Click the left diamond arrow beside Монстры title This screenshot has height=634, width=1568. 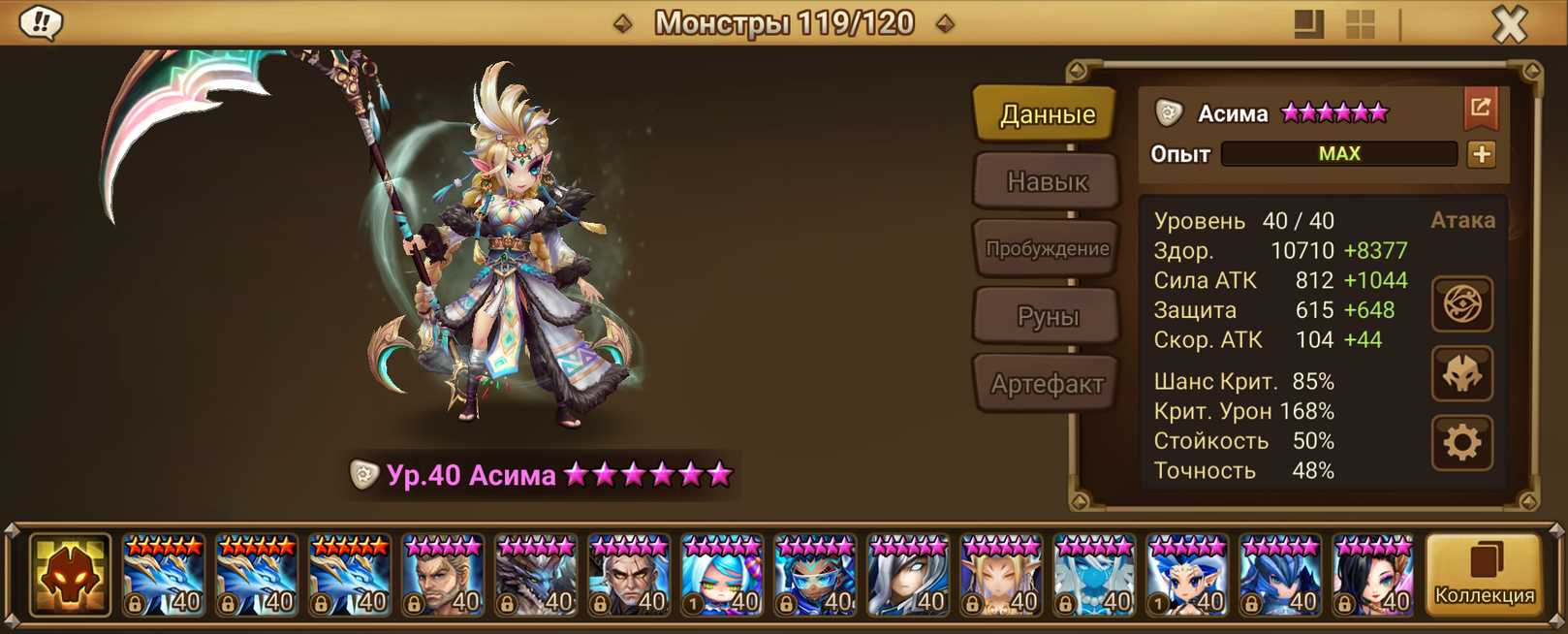(623, 23)
